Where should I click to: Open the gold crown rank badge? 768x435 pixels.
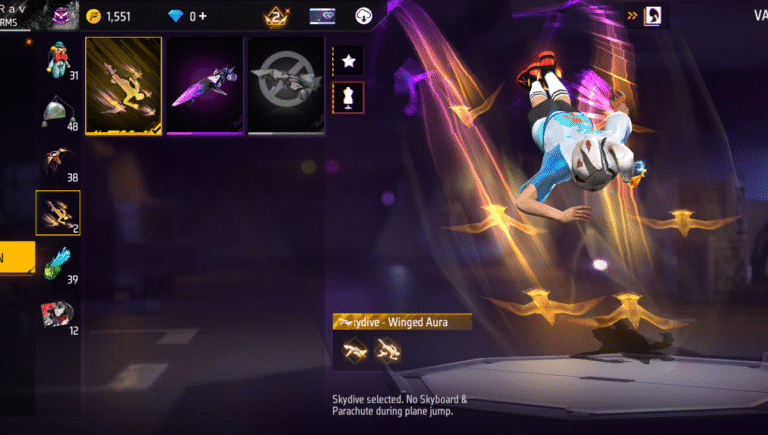click(276, 16)
